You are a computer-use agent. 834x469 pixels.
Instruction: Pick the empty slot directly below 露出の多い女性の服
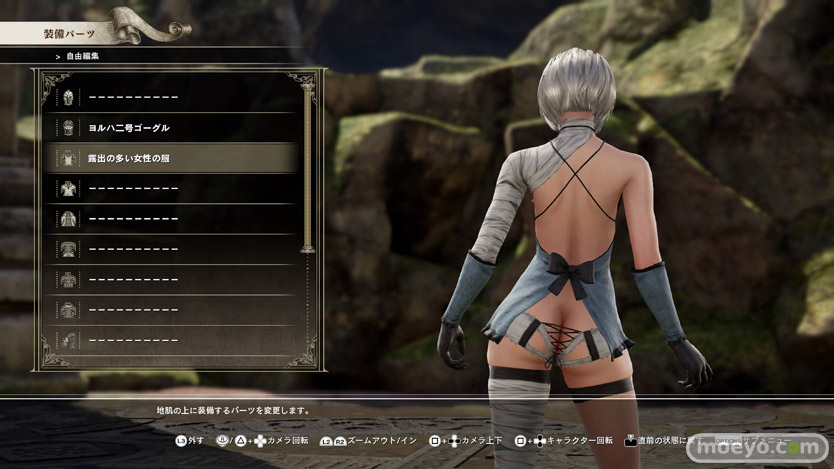tap(170, 188)
